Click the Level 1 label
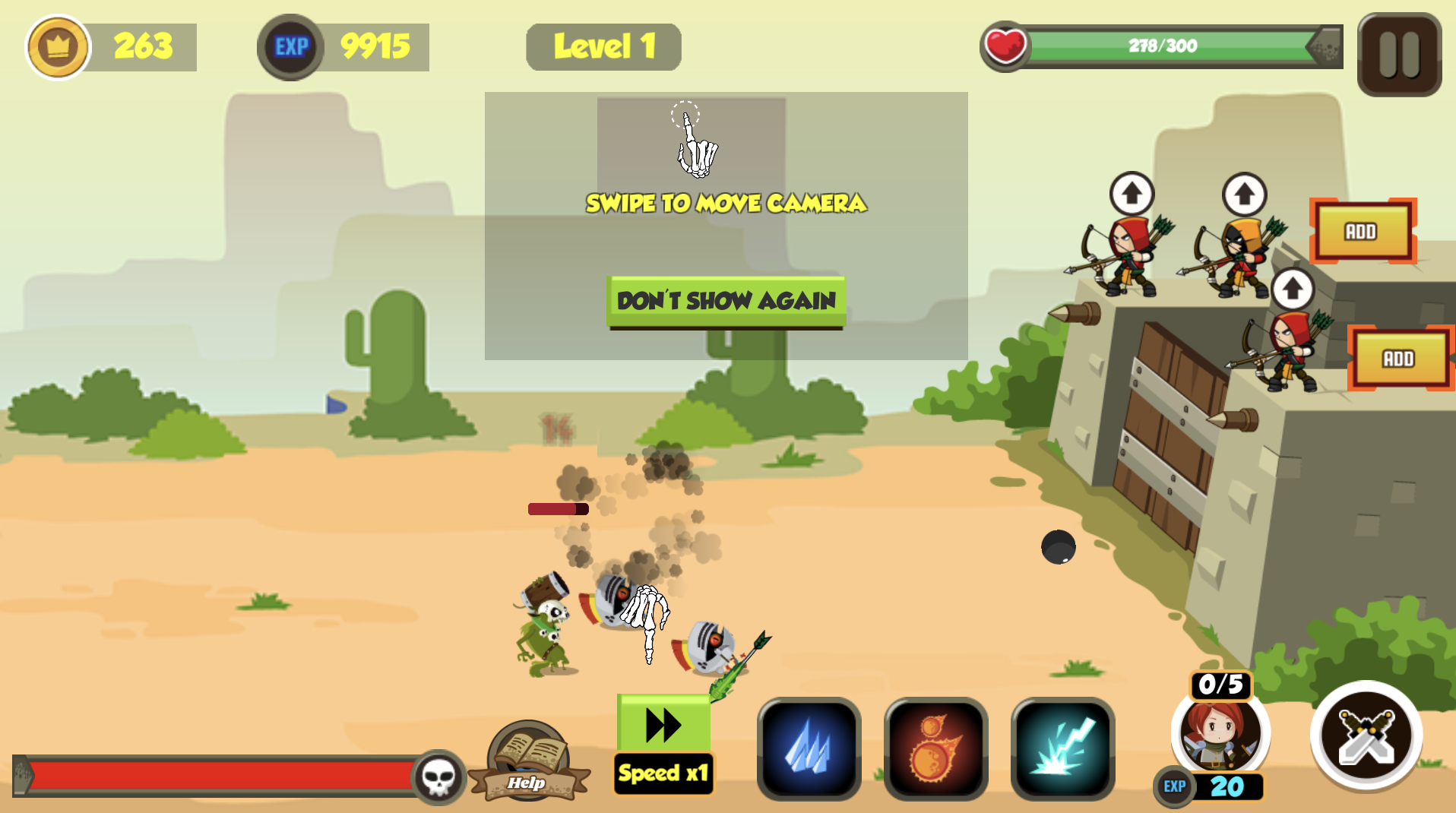Screen dimensions: 1456x813 (x=603, y=46)
